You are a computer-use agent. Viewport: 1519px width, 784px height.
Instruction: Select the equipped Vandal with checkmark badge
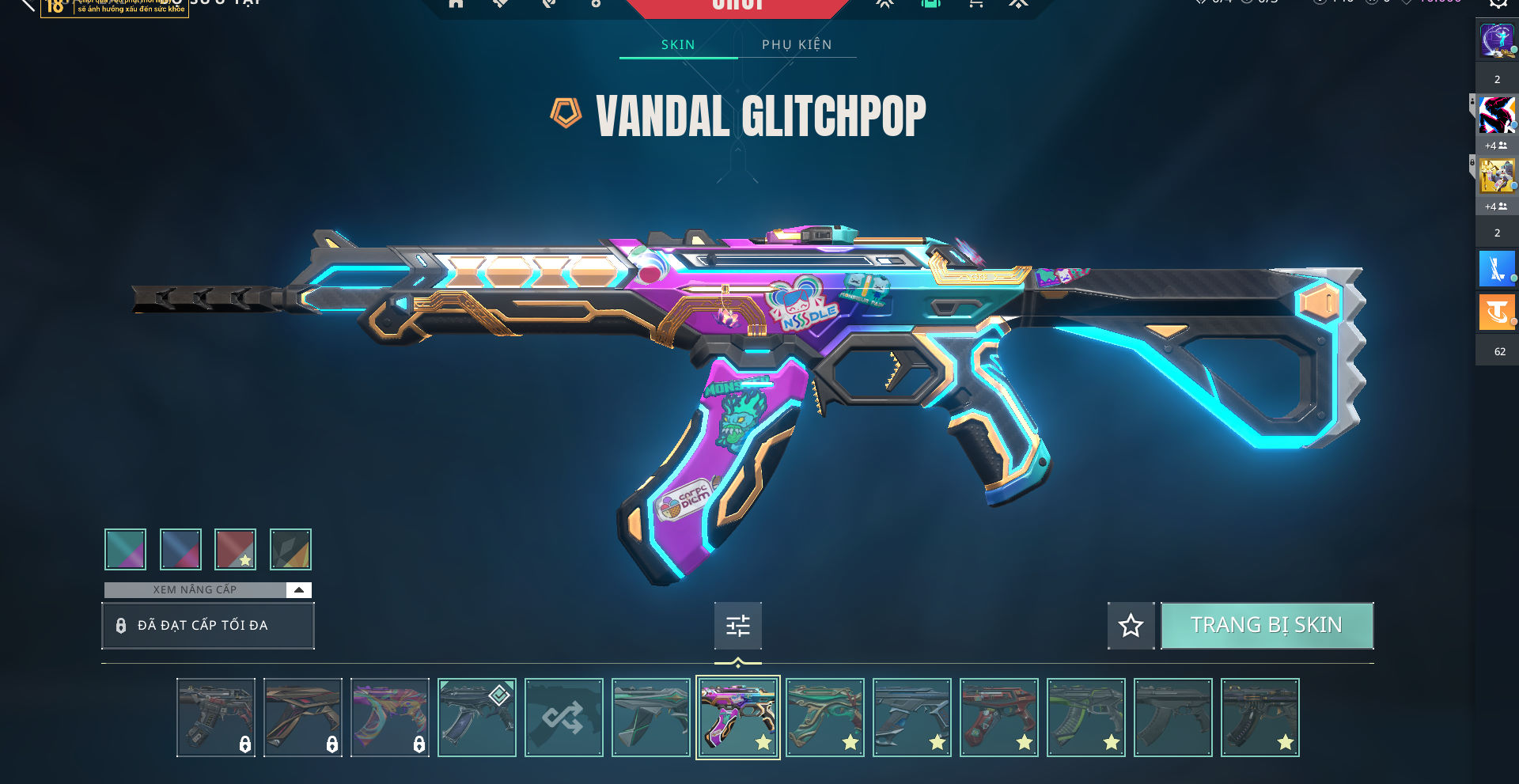[476, 718]
